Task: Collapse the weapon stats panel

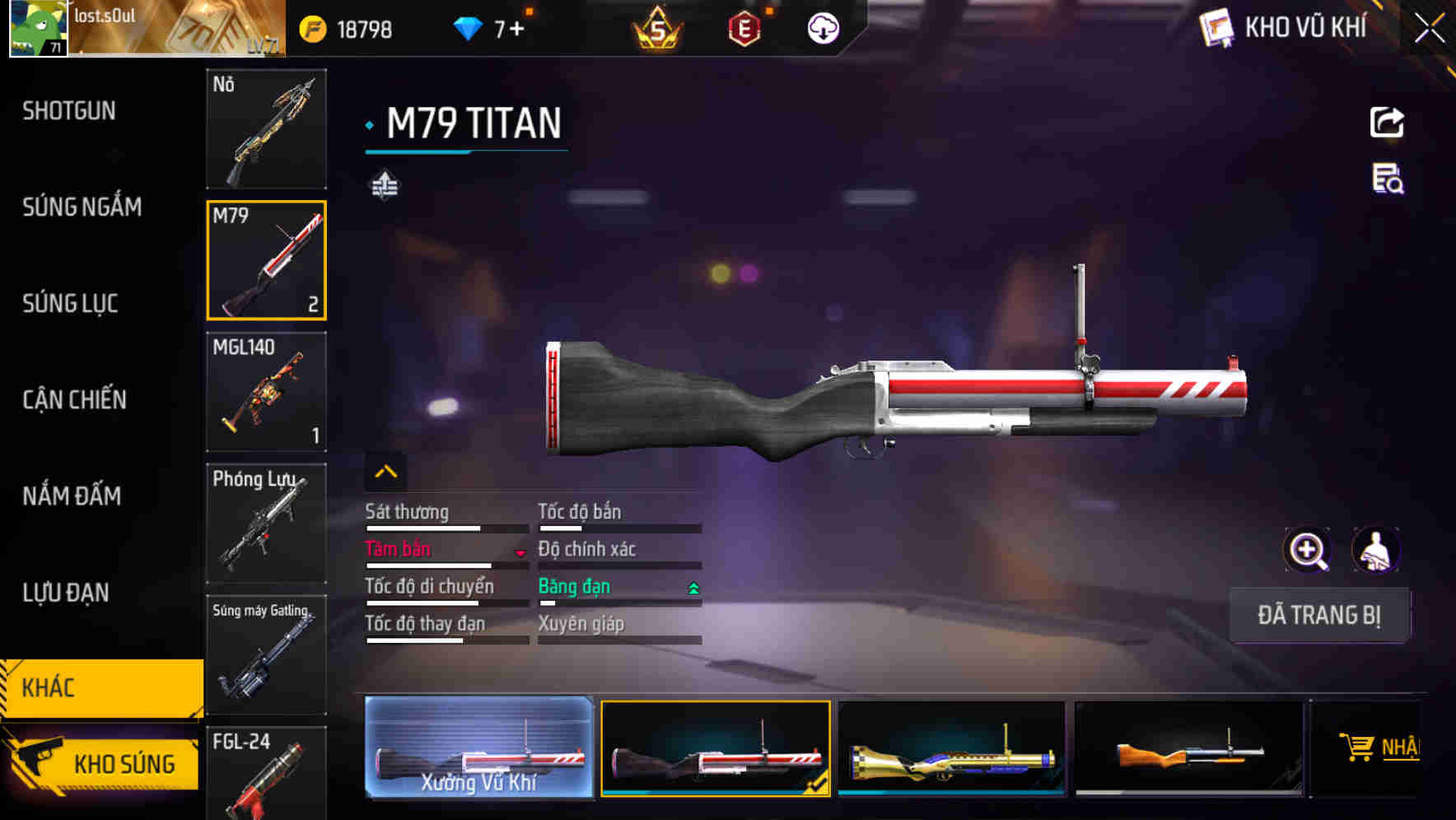Action: coord(385,471)
